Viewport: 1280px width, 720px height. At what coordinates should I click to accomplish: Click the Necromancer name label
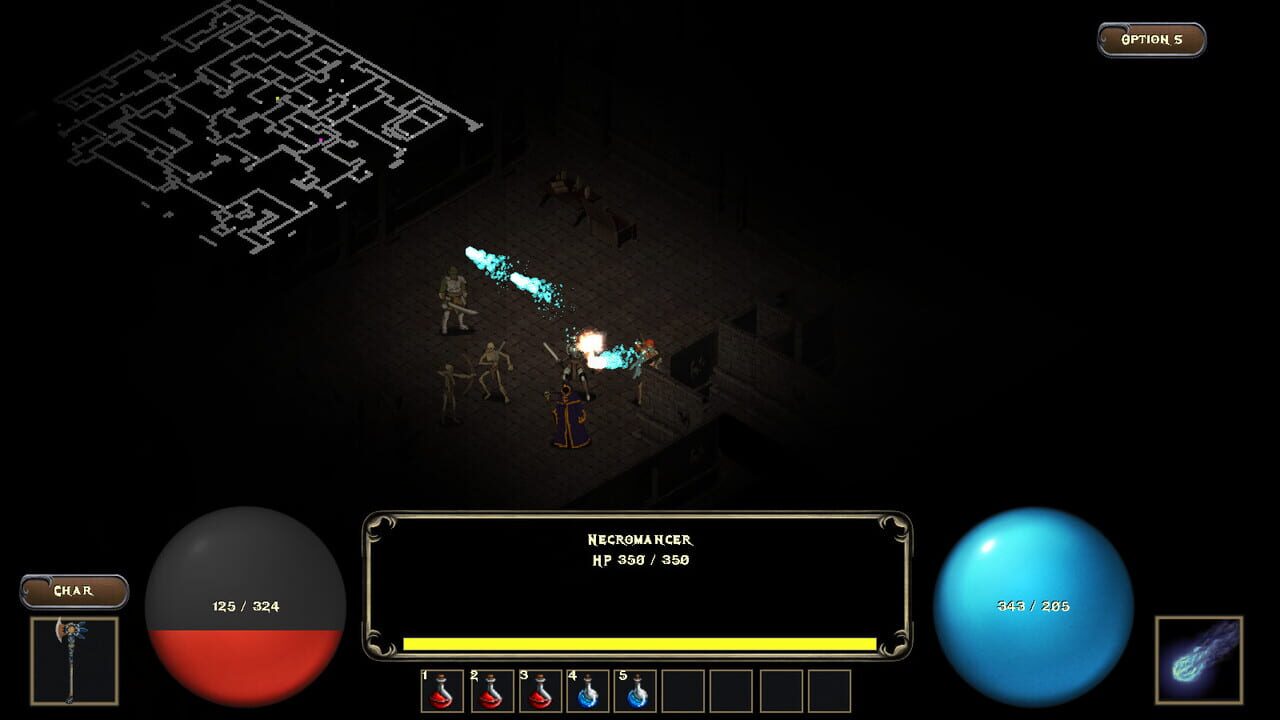pyautogui.click(x=641, y=541)
